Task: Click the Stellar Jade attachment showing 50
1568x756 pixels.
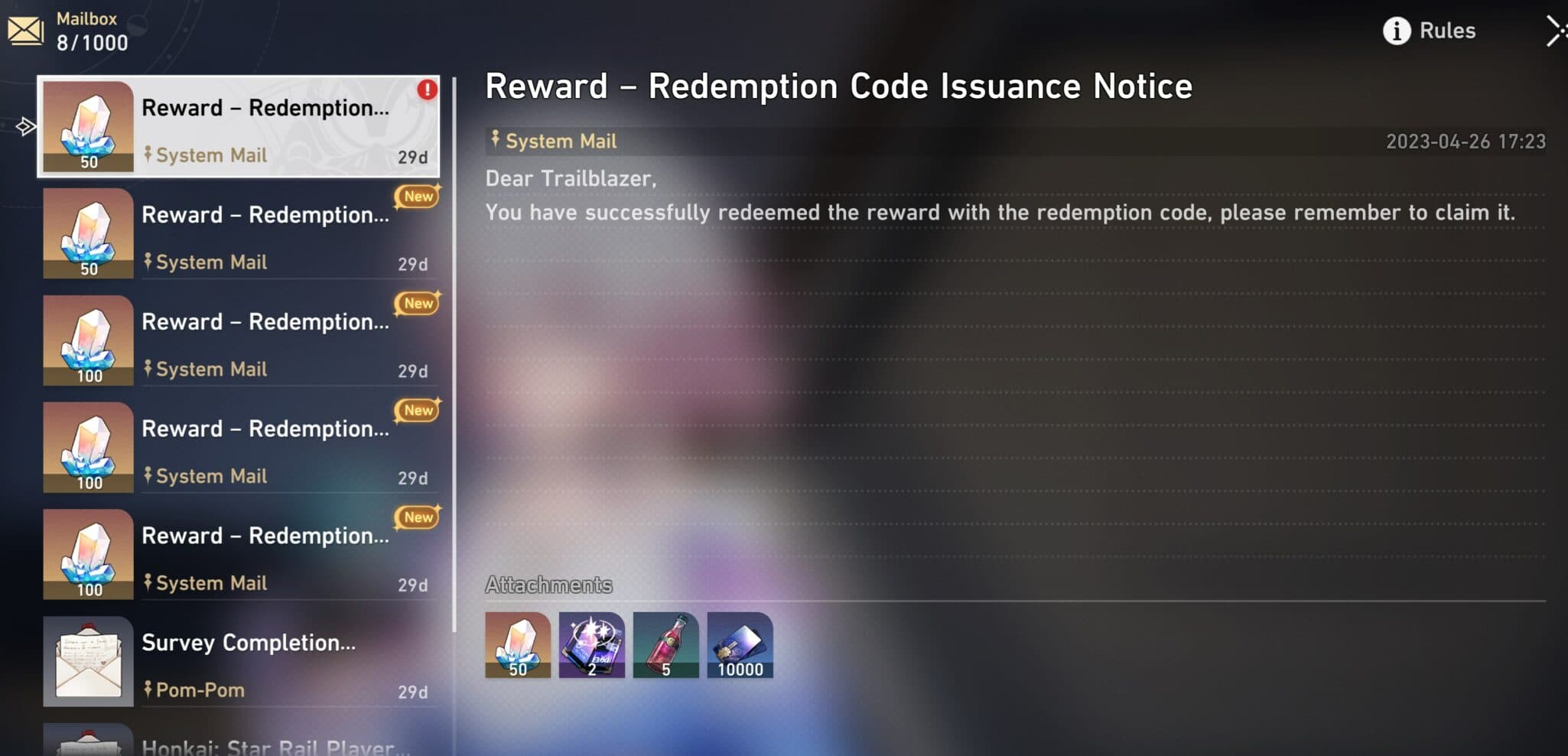Action: click(517, 644)
